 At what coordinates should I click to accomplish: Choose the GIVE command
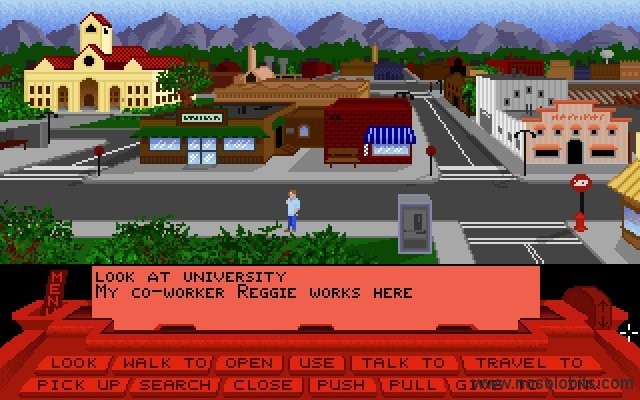[472, 384]
